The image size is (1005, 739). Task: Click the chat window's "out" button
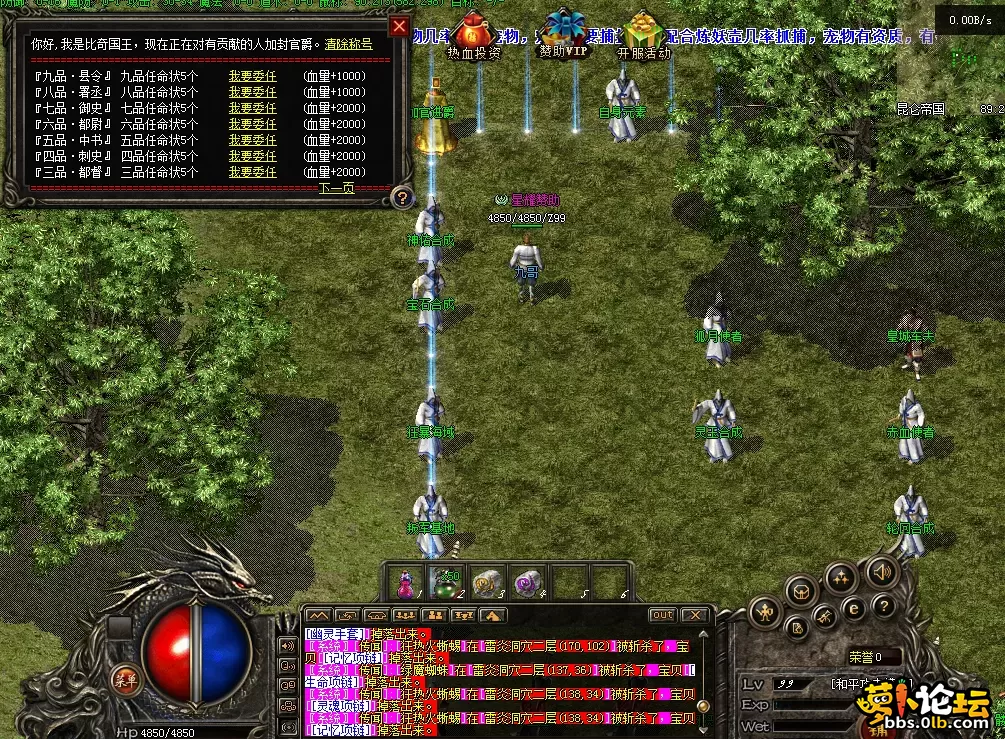pyautogui.click(x=662, y=615)
